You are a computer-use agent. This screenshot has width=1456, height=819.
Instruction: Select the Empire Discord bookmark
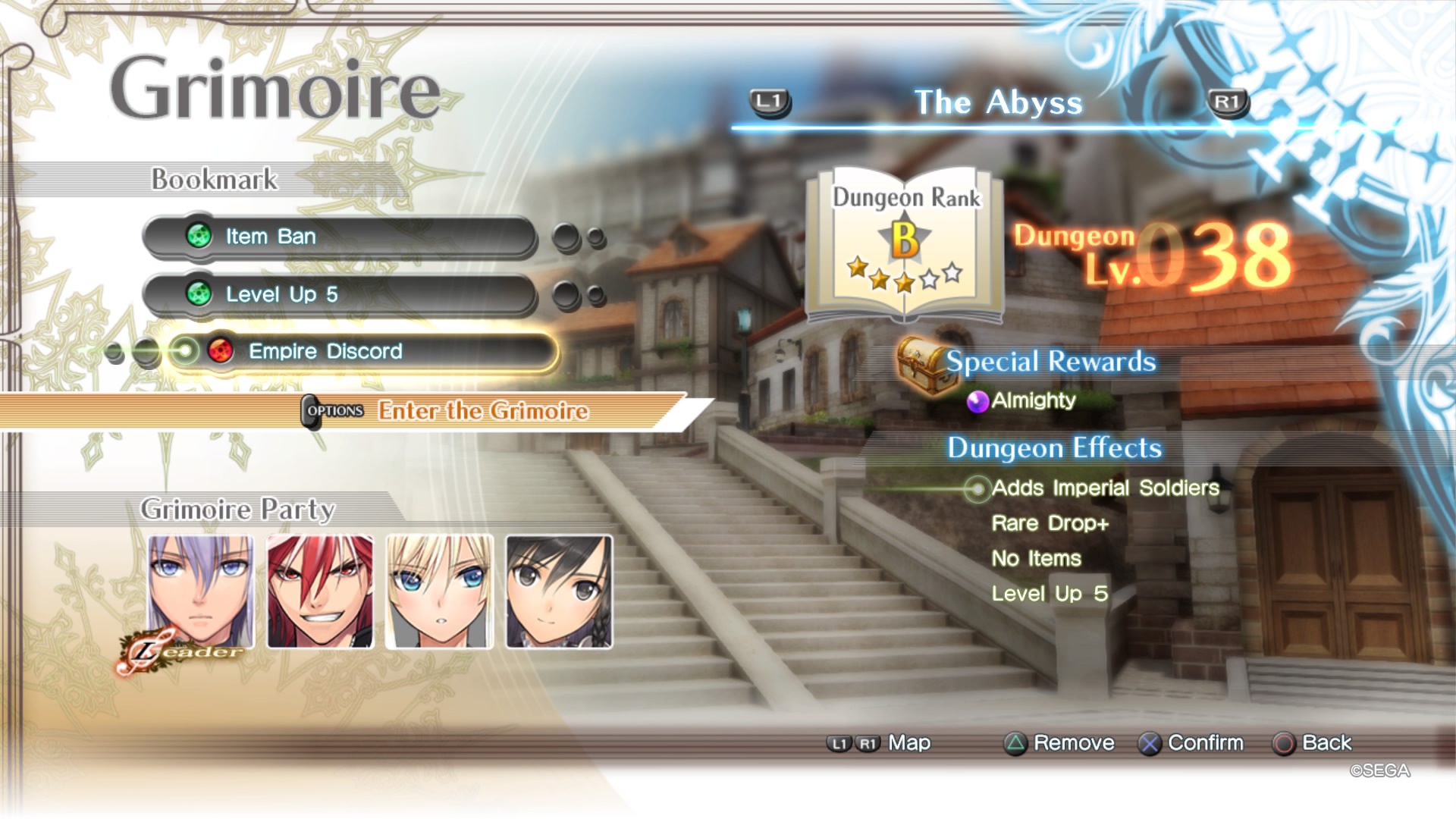click(x=362, y=352)
